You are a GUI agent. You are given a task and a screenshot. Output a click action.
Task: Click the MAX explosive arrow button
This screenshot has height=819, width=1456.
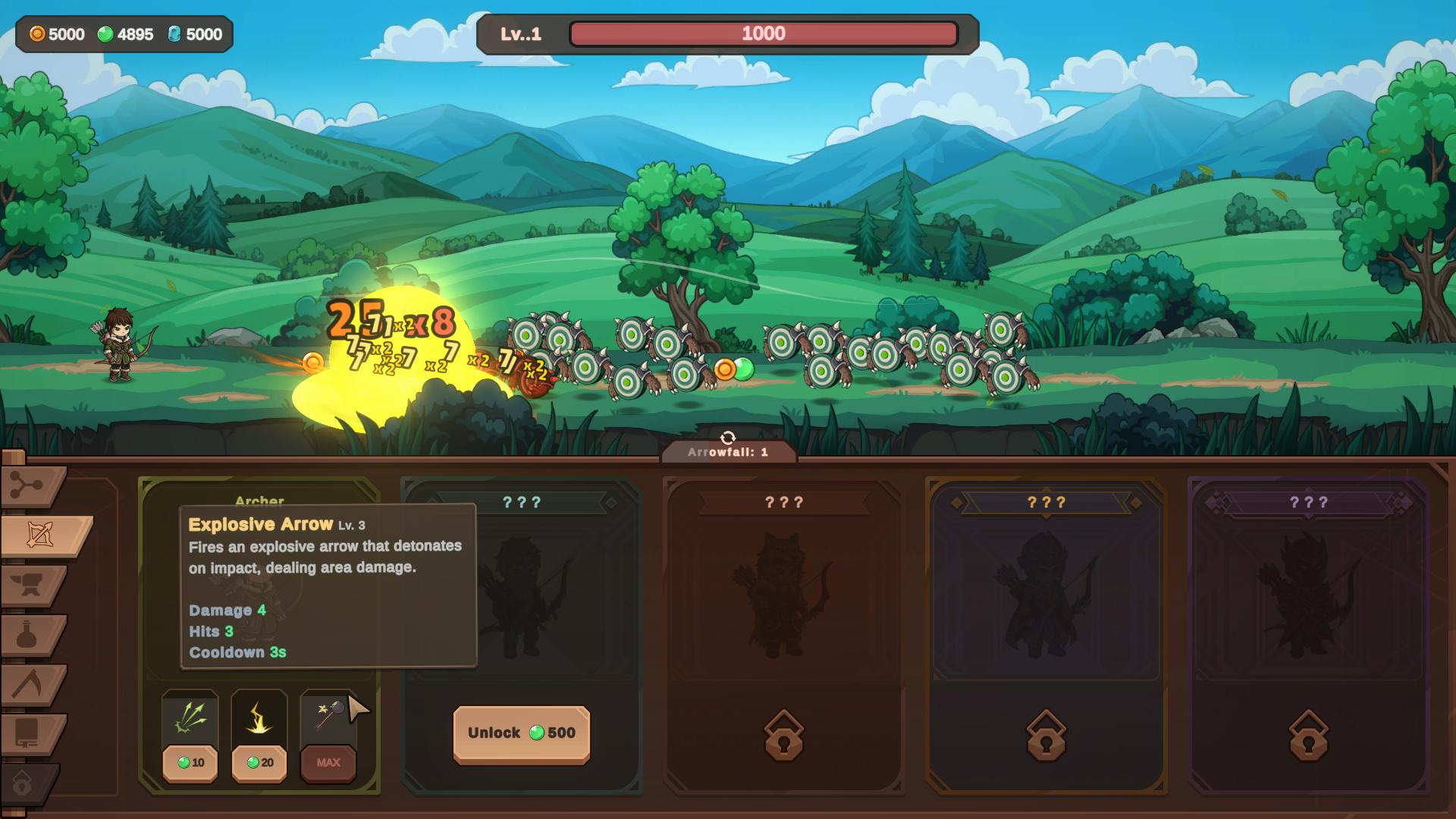[328, 763]
